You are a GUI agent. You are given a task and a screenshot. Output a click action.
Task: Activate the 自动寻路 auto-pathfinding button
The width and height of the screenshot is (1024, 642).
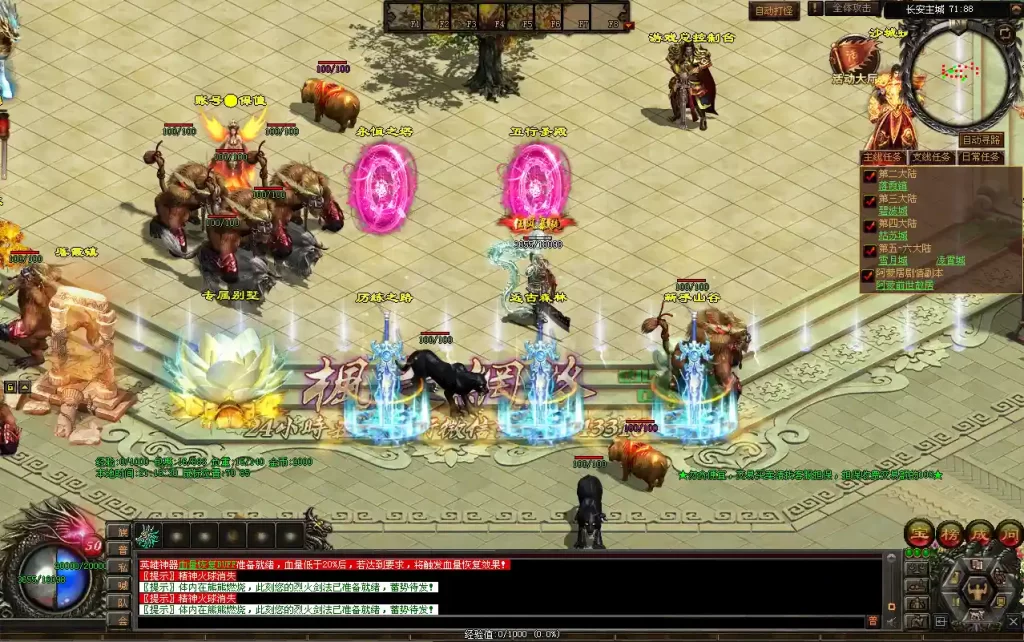981,140
